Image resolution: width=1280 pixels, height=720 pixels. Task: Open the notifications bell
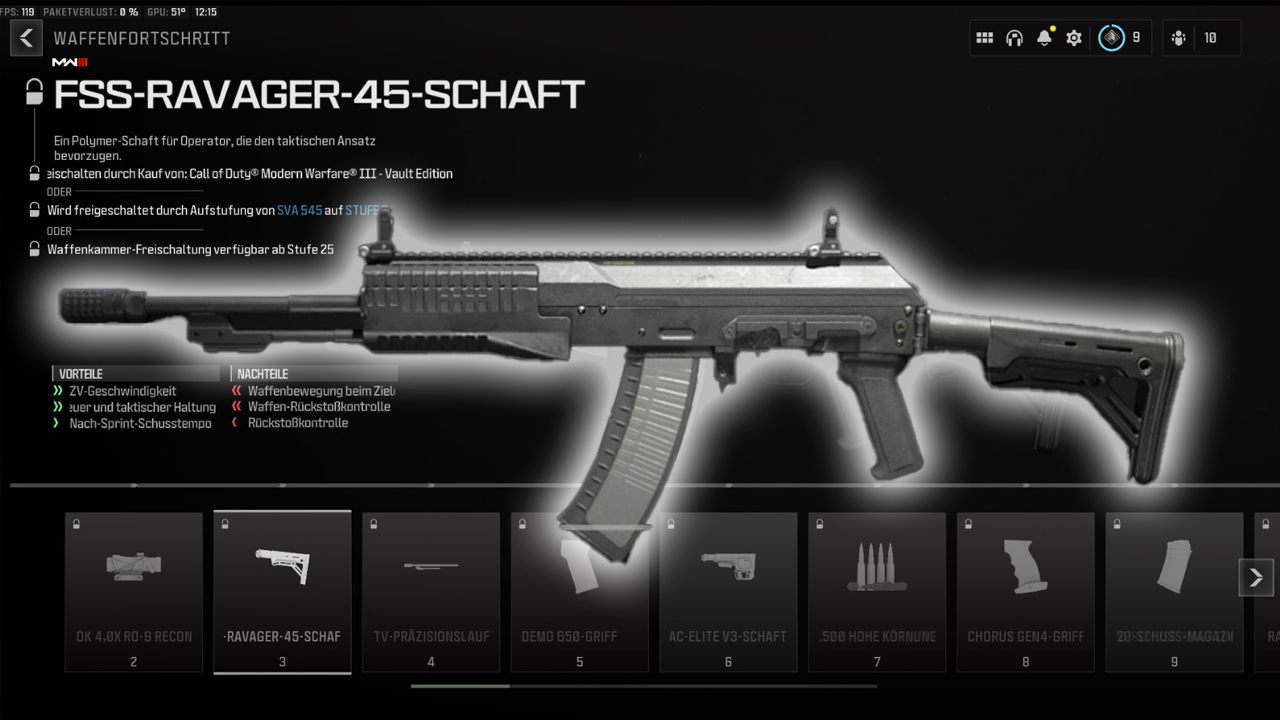tap(1044, 37)
